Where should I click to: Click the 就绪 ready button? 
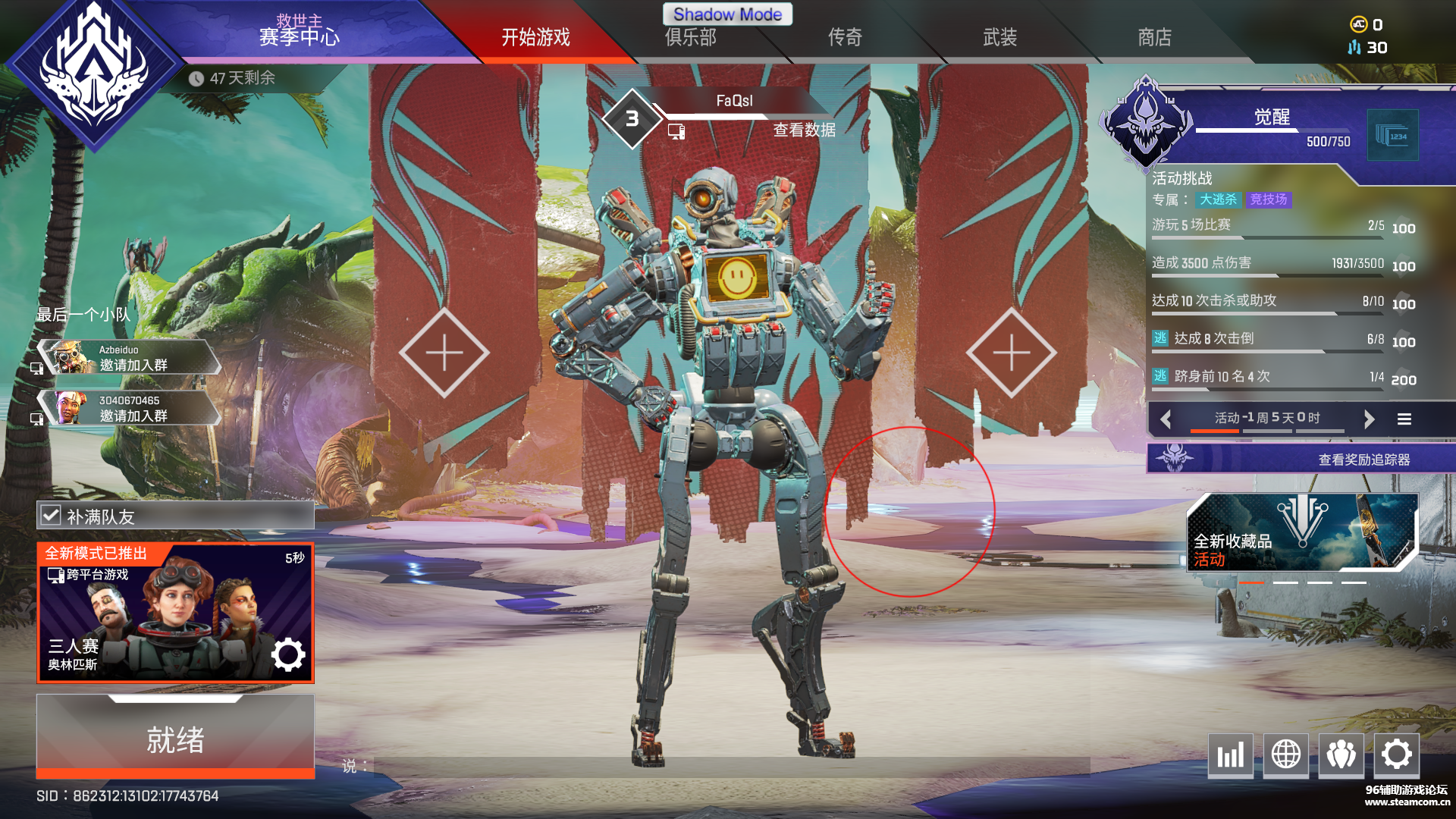pos(175,739)
